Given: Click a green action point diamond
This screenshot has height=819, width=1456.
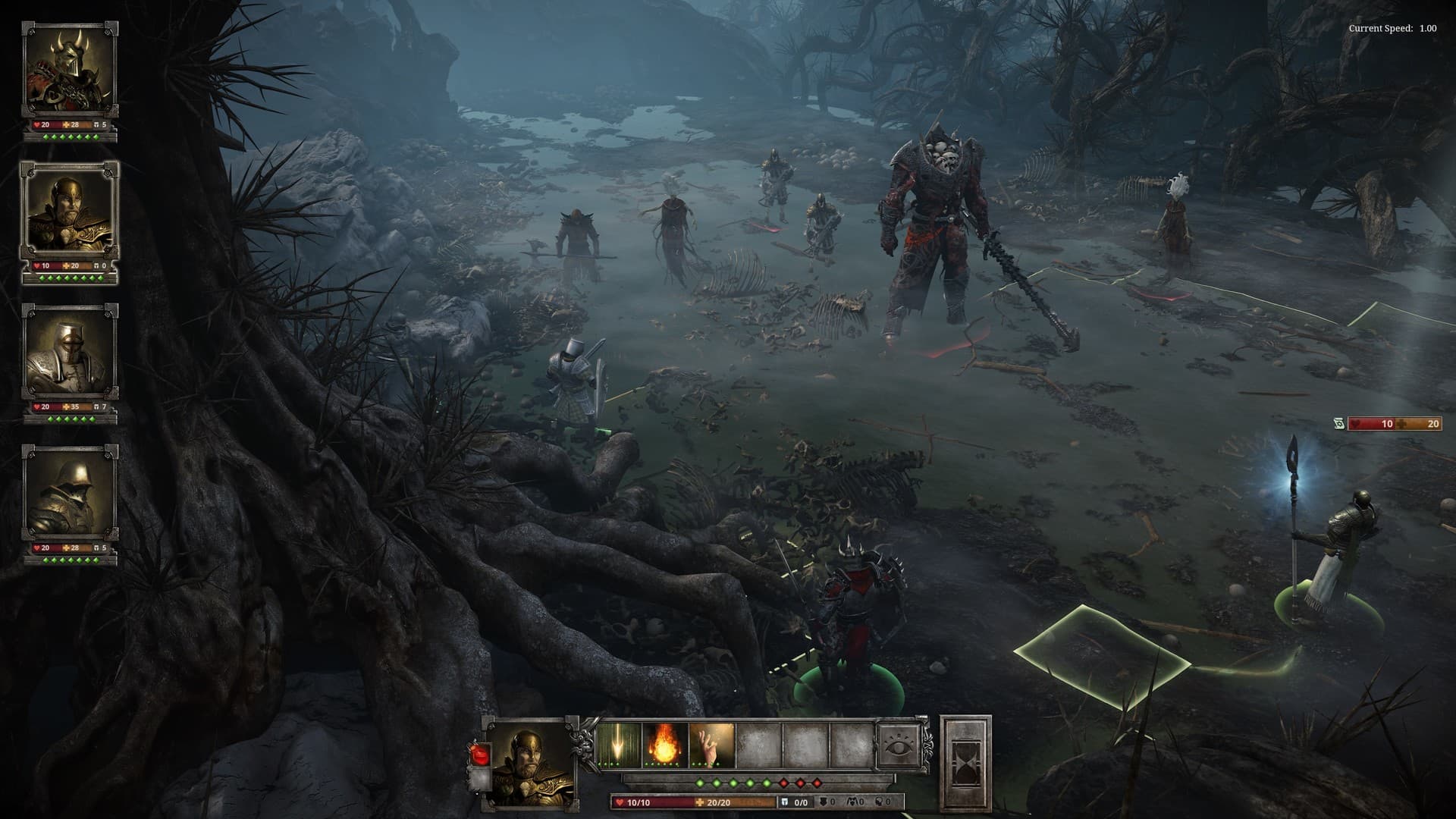Looking at the screenshot, I should point(701,783).
